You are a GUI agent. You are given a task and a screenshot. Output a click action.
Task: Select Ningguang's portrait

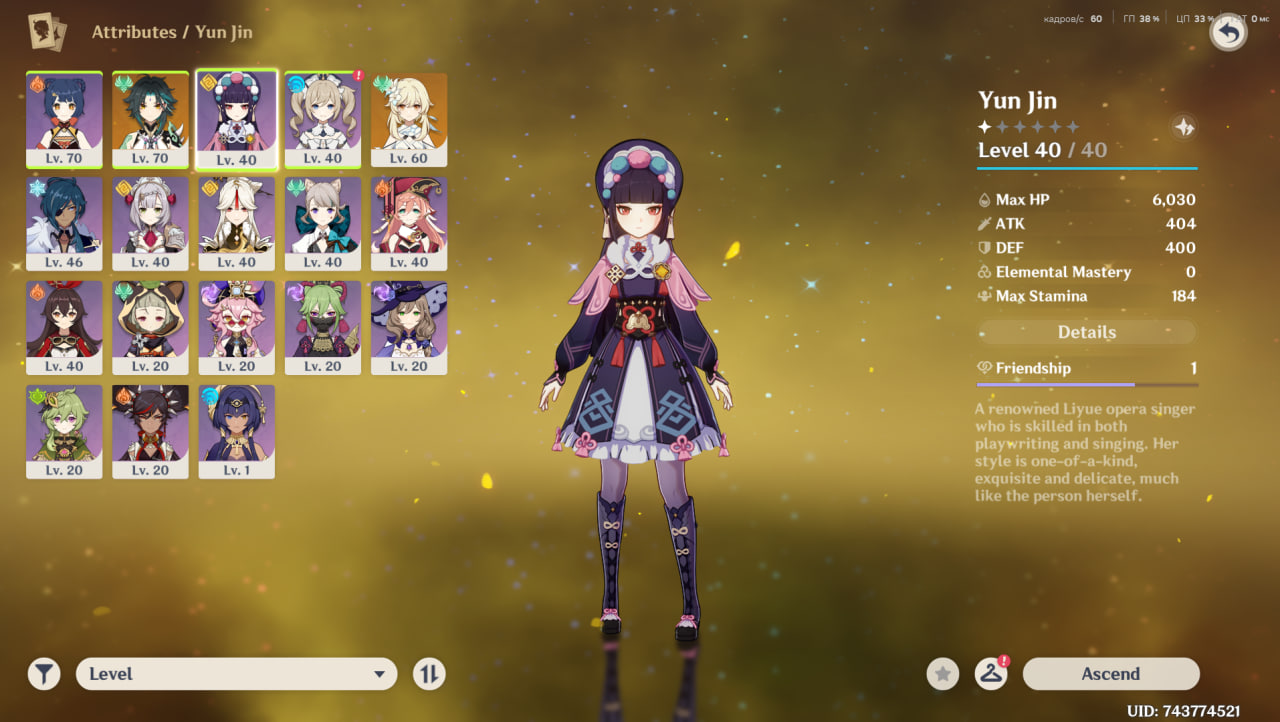tap(237, 222)
